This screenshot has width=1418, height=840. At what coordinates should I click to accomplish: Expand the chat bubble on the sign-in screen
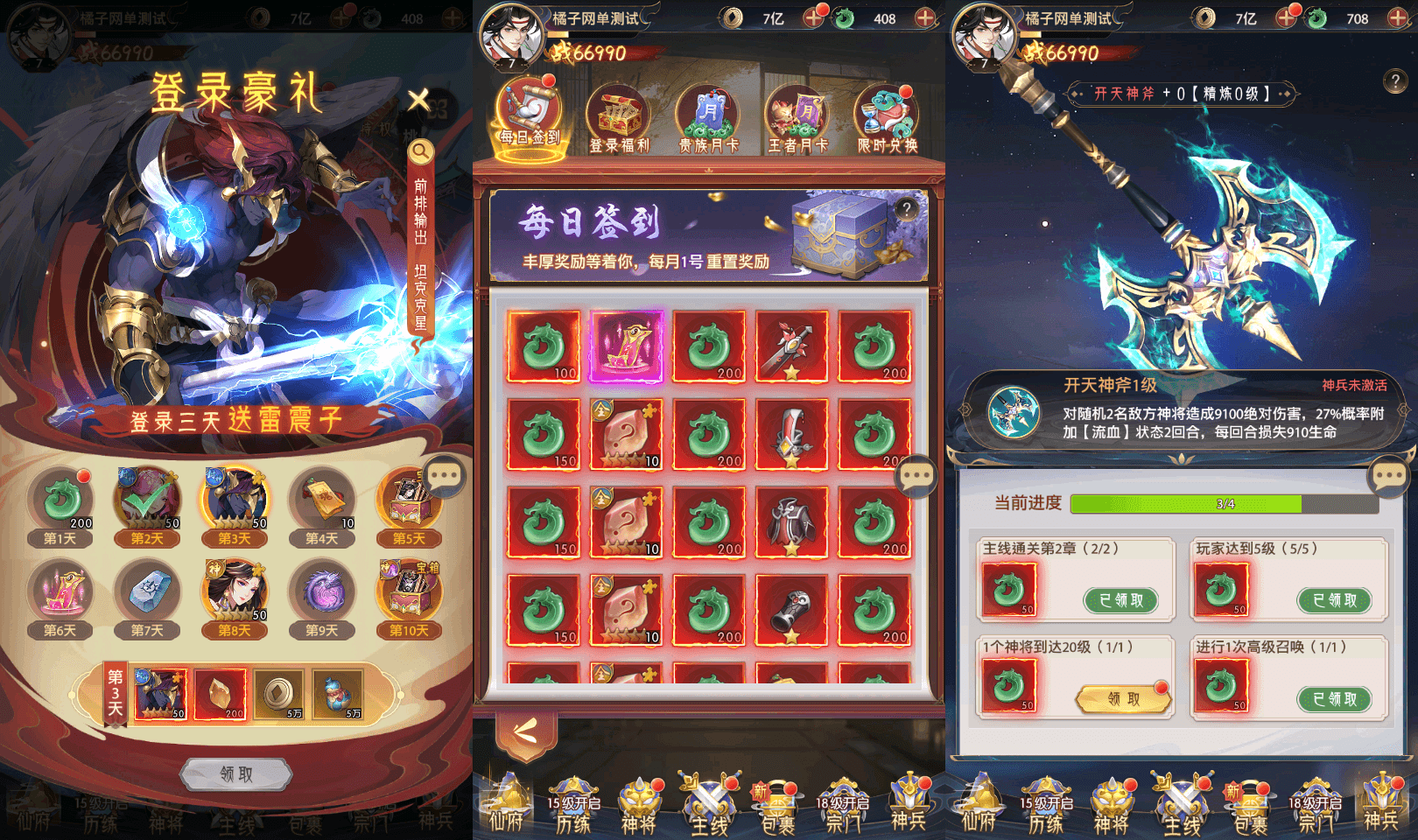click(x=917, y=475)
